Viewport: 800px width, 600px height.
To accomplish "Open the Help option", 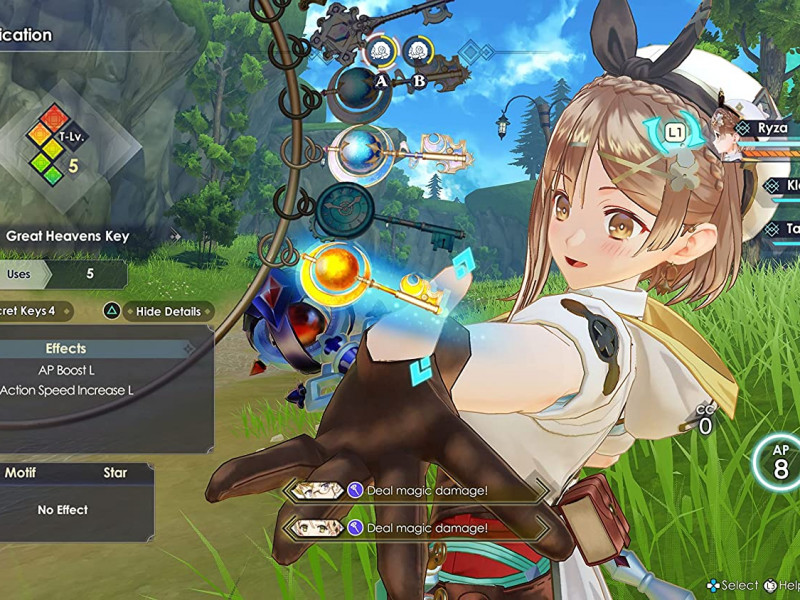I will pos(782,585).
